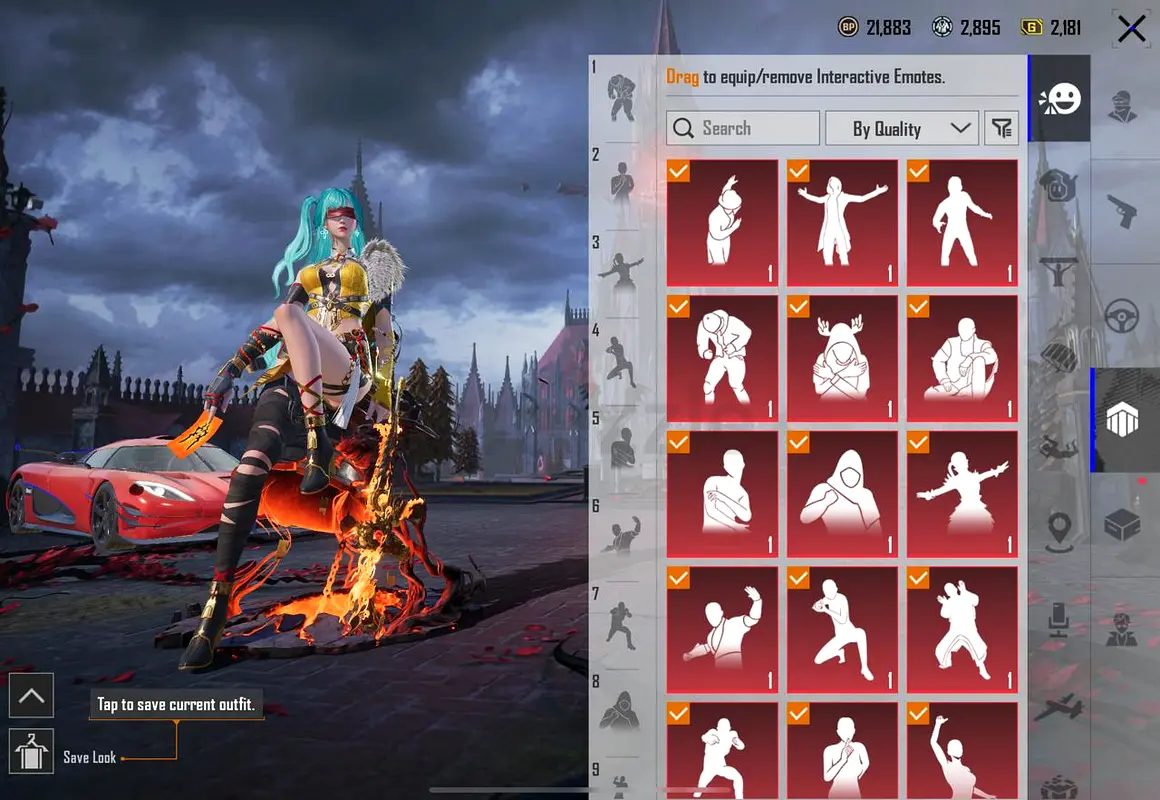The image size is (1160, 800).
Task: Open the airplane skins tab
Action: (x=1060, y=709)
